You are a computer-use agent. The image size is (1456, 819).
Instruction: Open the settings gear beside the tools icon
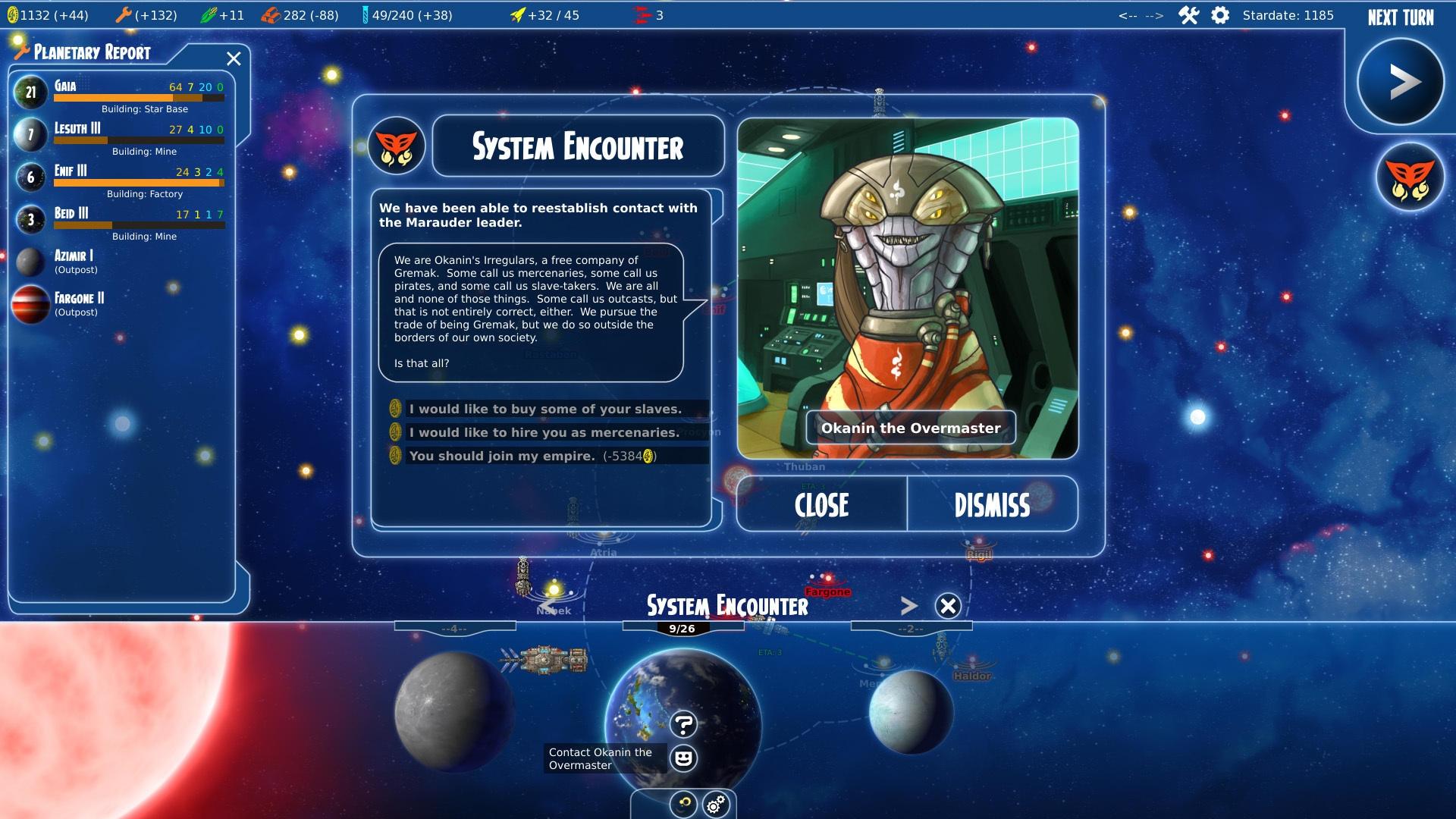pyautogui.click(x=1220, y=14)
